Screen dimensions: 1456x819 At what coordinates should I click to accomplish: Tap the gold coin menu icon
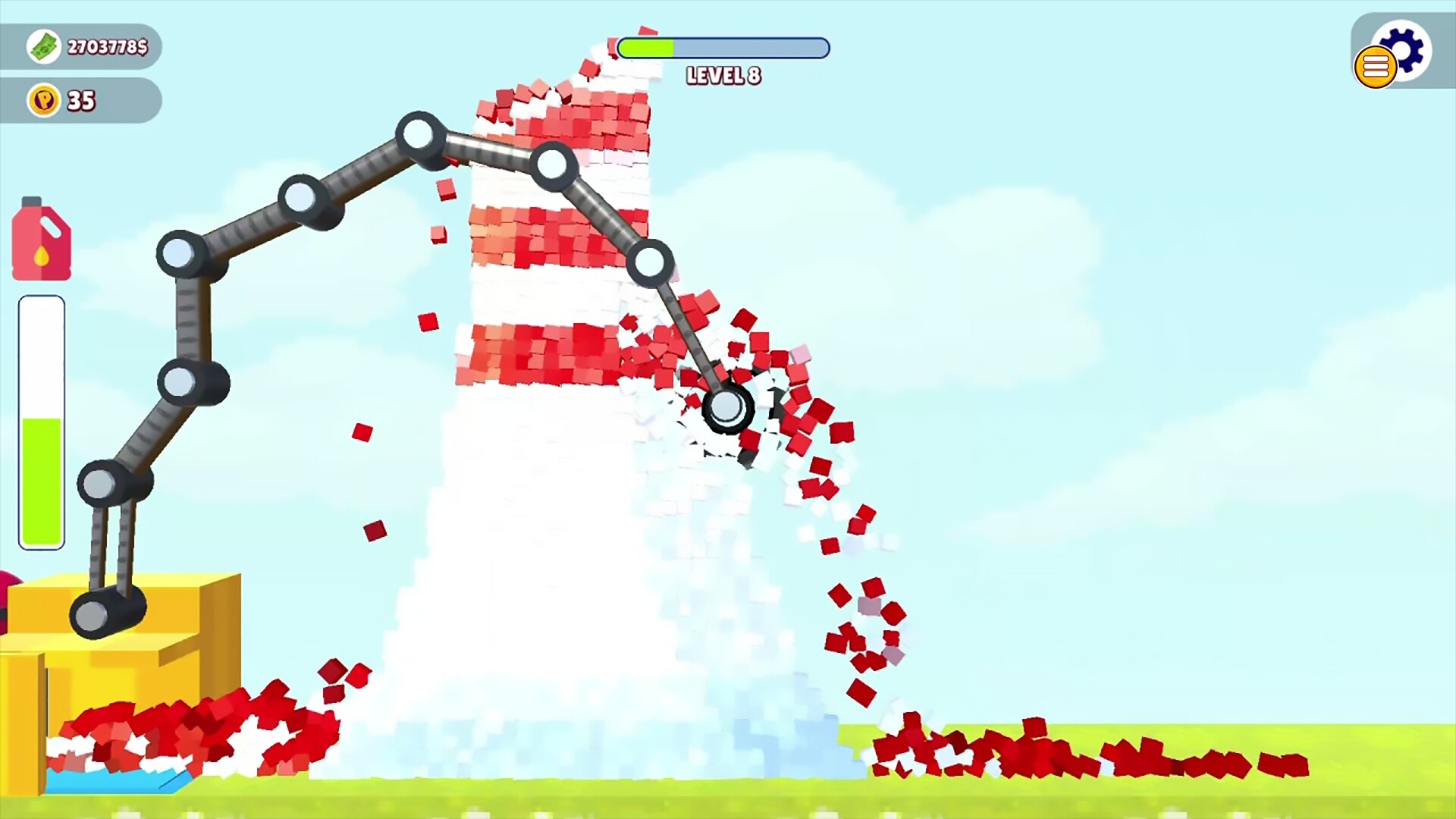[x=1375, y=67]
